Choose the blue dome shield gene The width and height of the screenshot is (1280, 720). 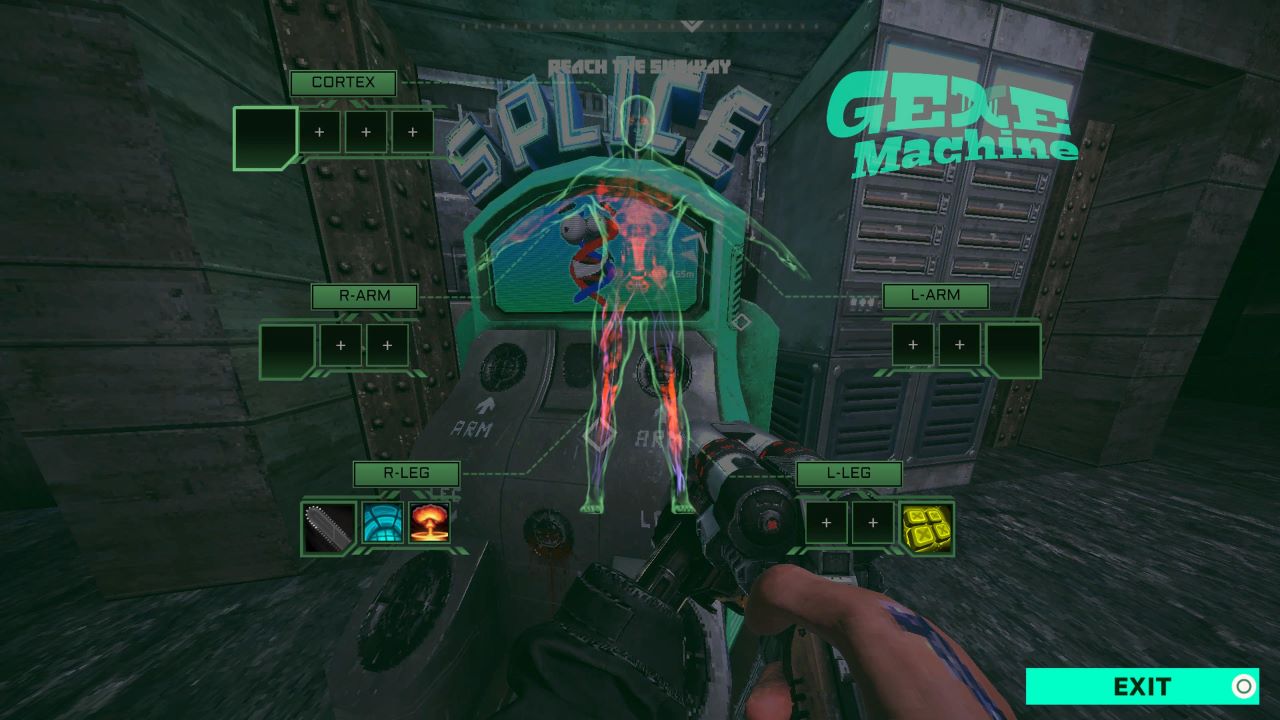pyautogui.click(x=382, y=523)
